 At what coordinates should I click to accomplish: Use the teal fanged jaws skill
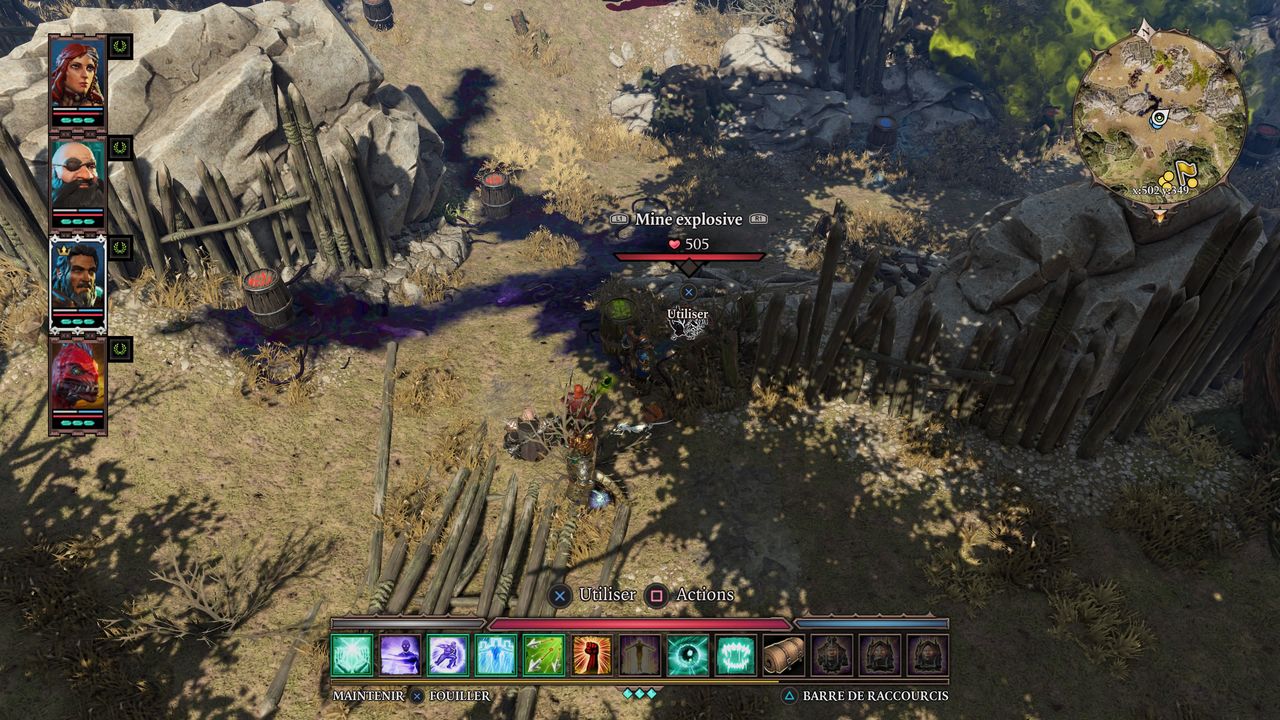pos(736,655)
